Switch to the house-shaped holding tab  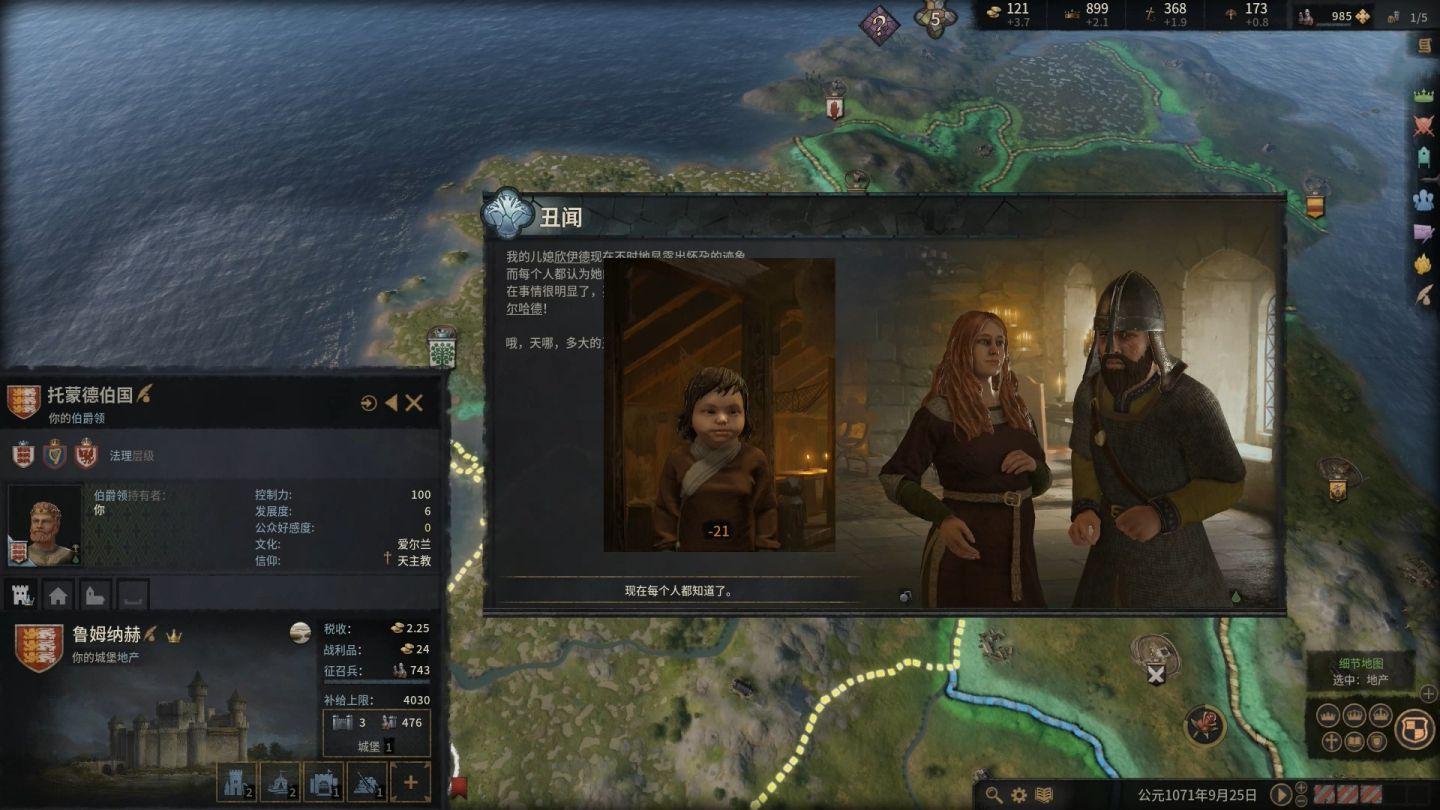click(x=58, y=595)
